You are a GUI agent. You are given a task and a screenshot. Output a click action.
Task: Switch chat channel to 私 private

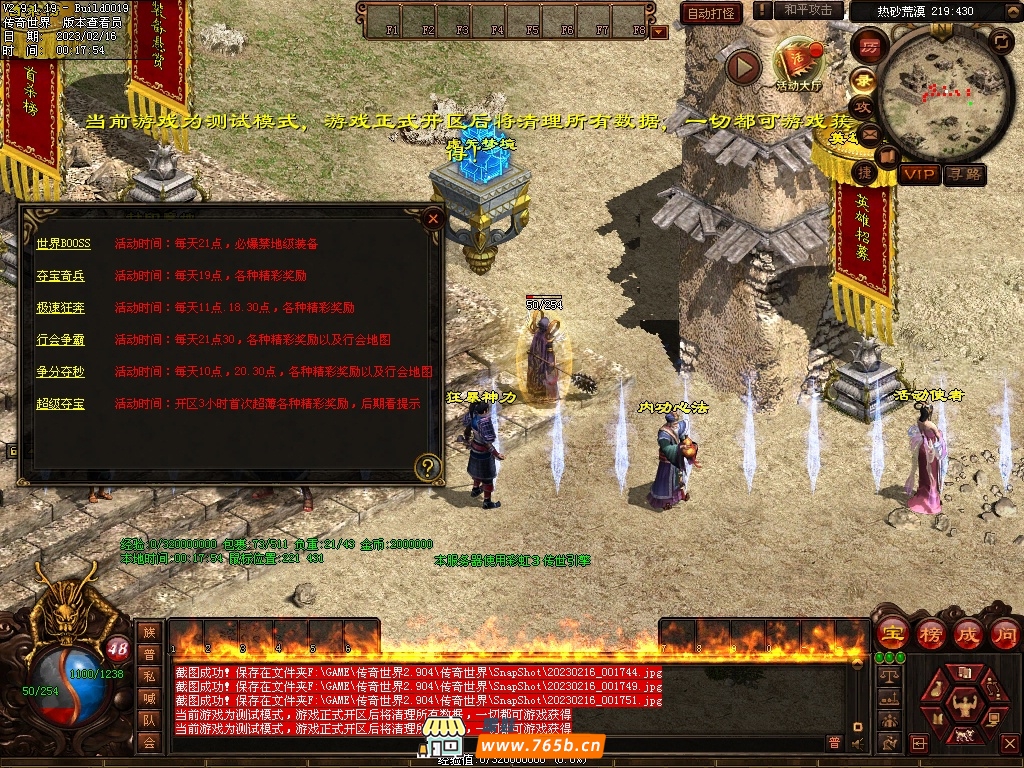[x=149, y=675]
